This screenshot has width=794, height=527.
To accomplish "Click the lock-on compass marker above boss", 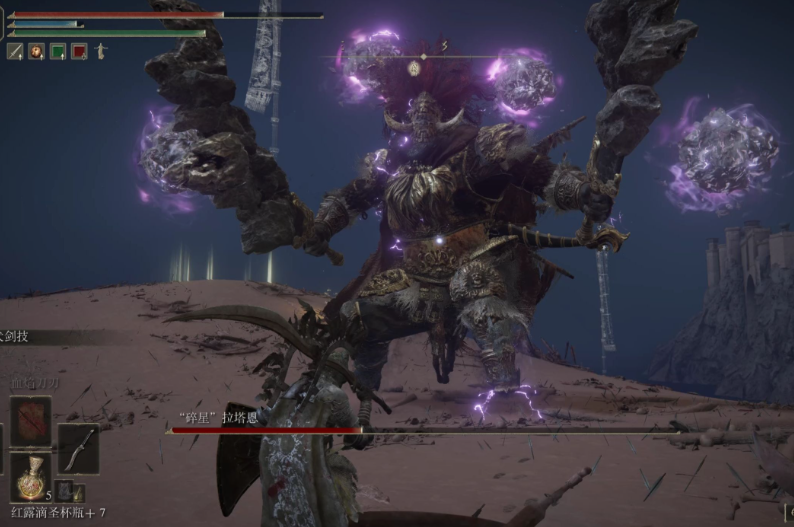I will 413,68.
